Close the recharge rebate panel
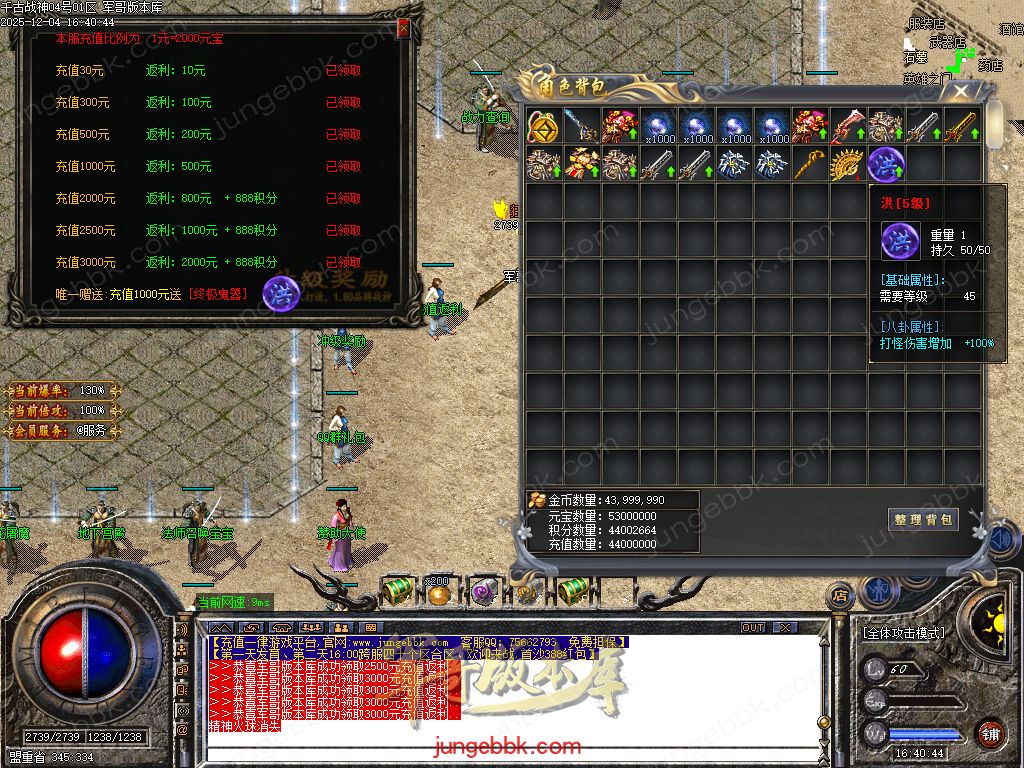Screen dimensions: 1024x768 [403, 29]
